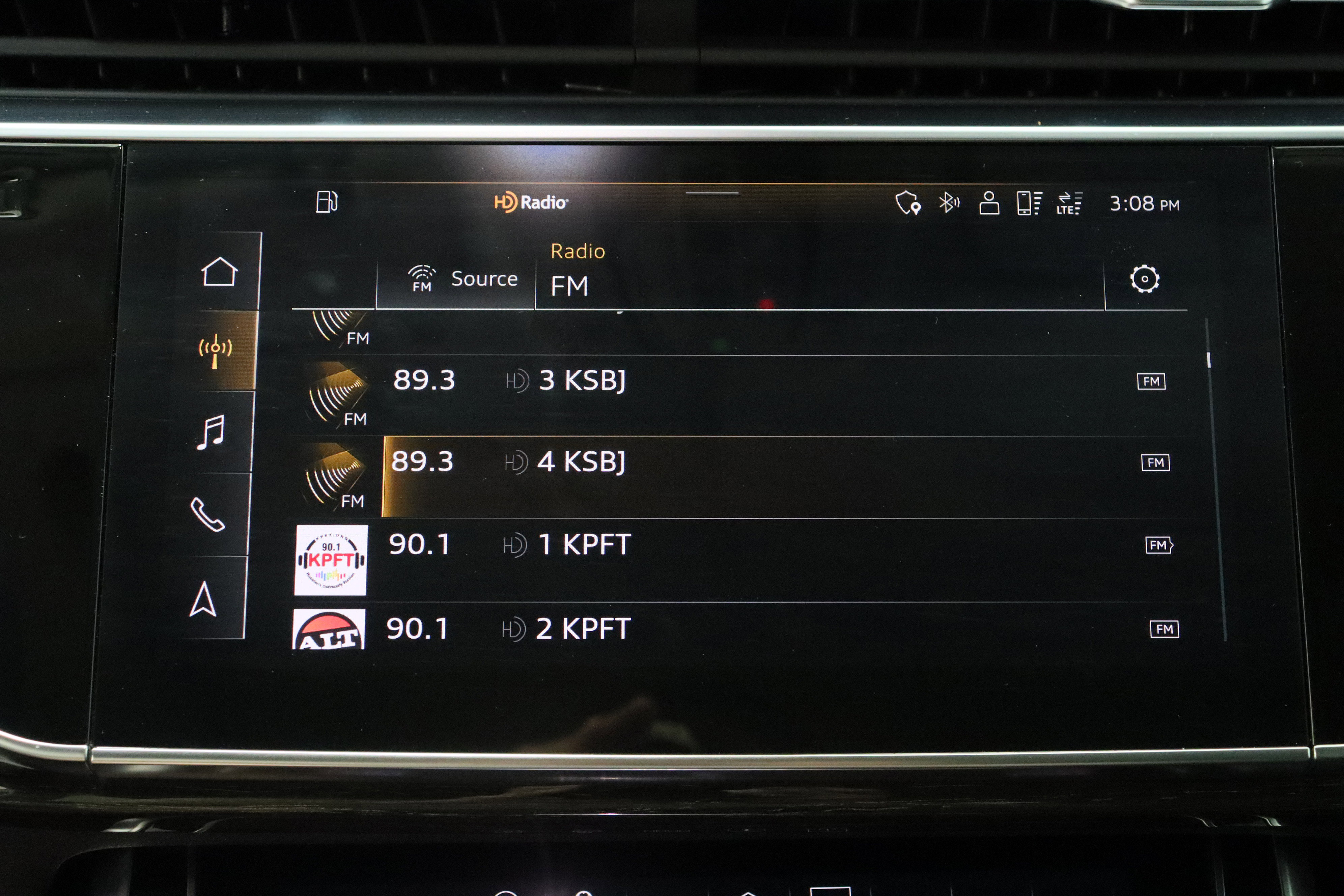Image resolution: width=1344 pixels, height=896 pixels.
Task: Open the radio Source selector
Action: click(462, 279)
